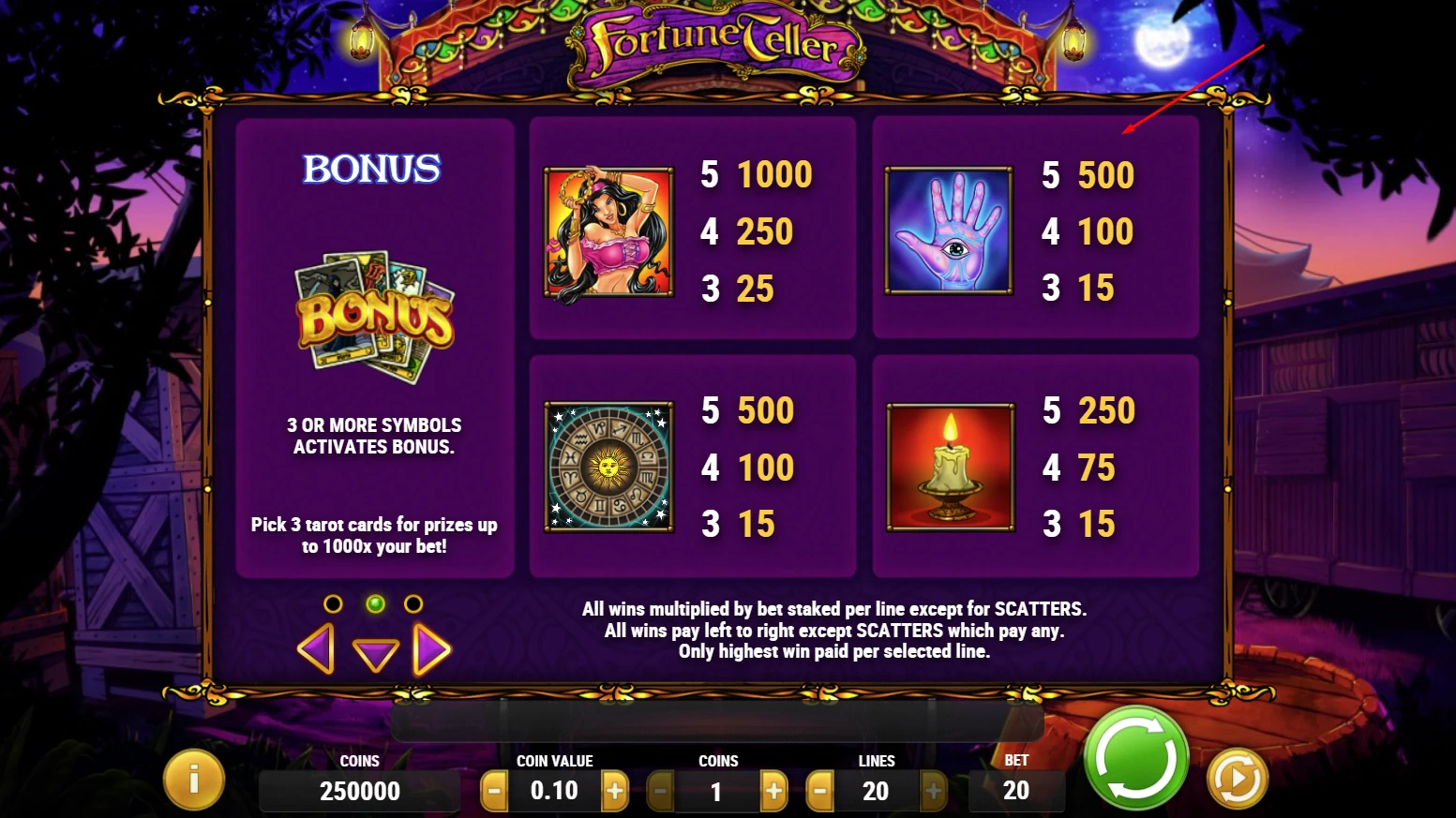Screen dimensions: 1456x818
Task: Click the glowing palm with eye symbol
Action: click(950, 231)
